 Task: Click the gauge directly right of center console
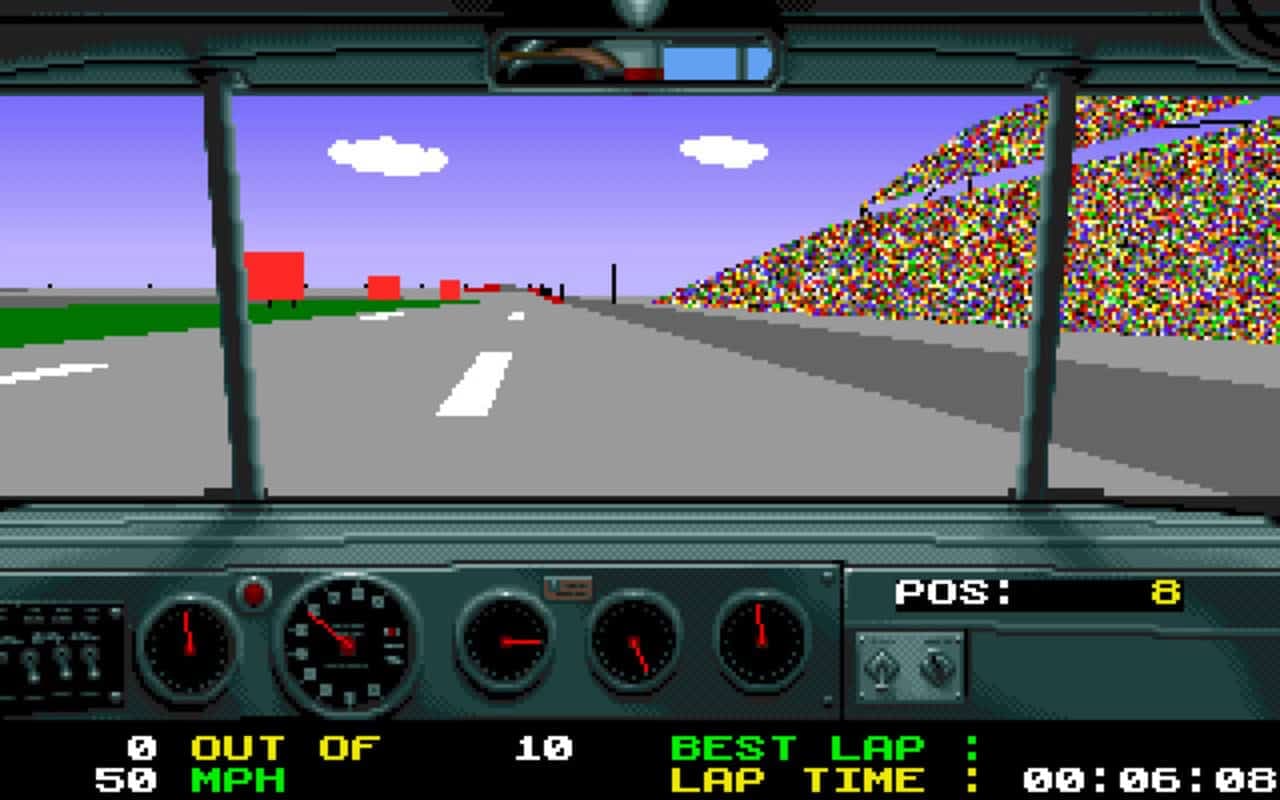click(505, 638)
